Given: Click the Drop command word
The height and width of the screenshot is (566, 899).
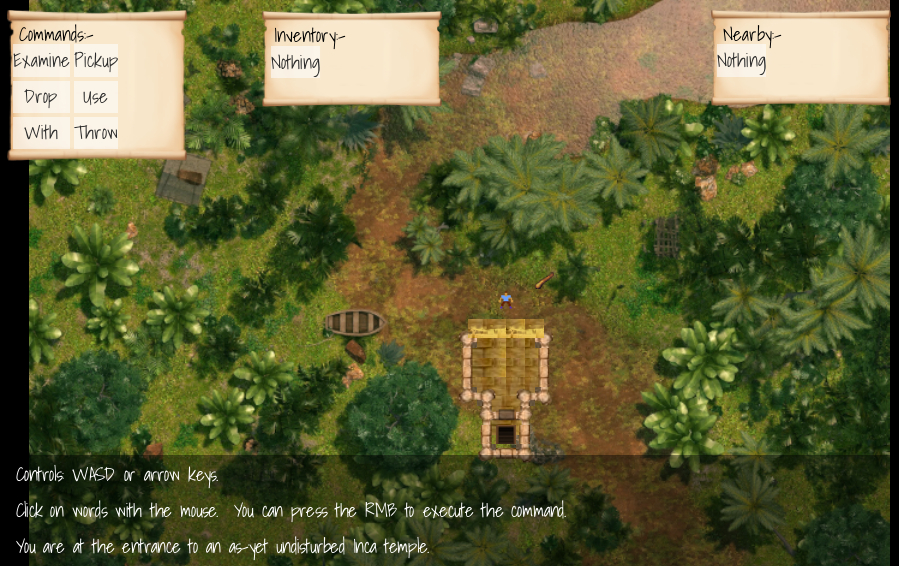Looking at the screenshot, I should pos(41,97).
